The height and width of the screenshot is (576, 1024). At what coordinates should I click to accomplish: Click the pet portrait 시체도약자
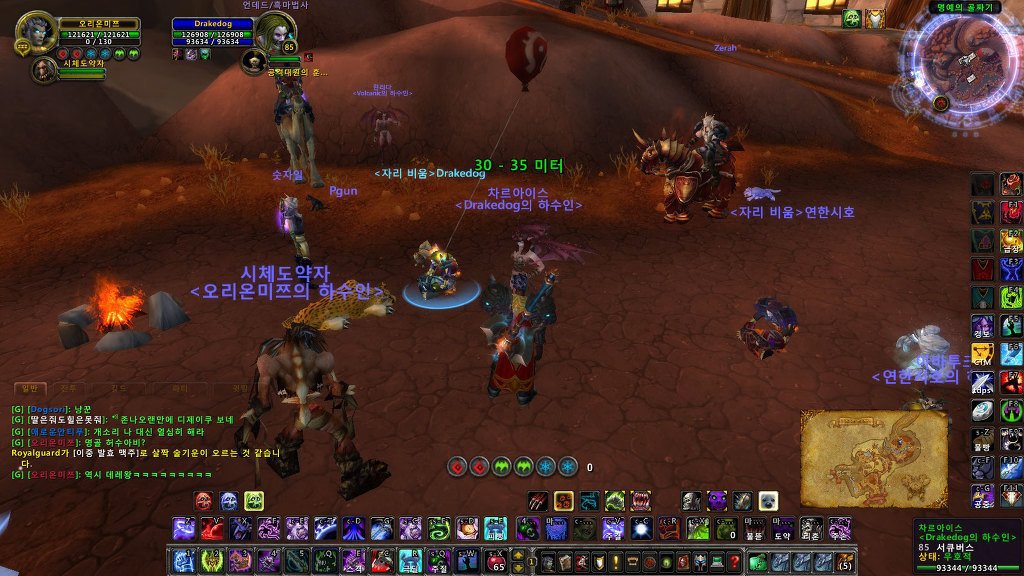[x=44, y=69]
